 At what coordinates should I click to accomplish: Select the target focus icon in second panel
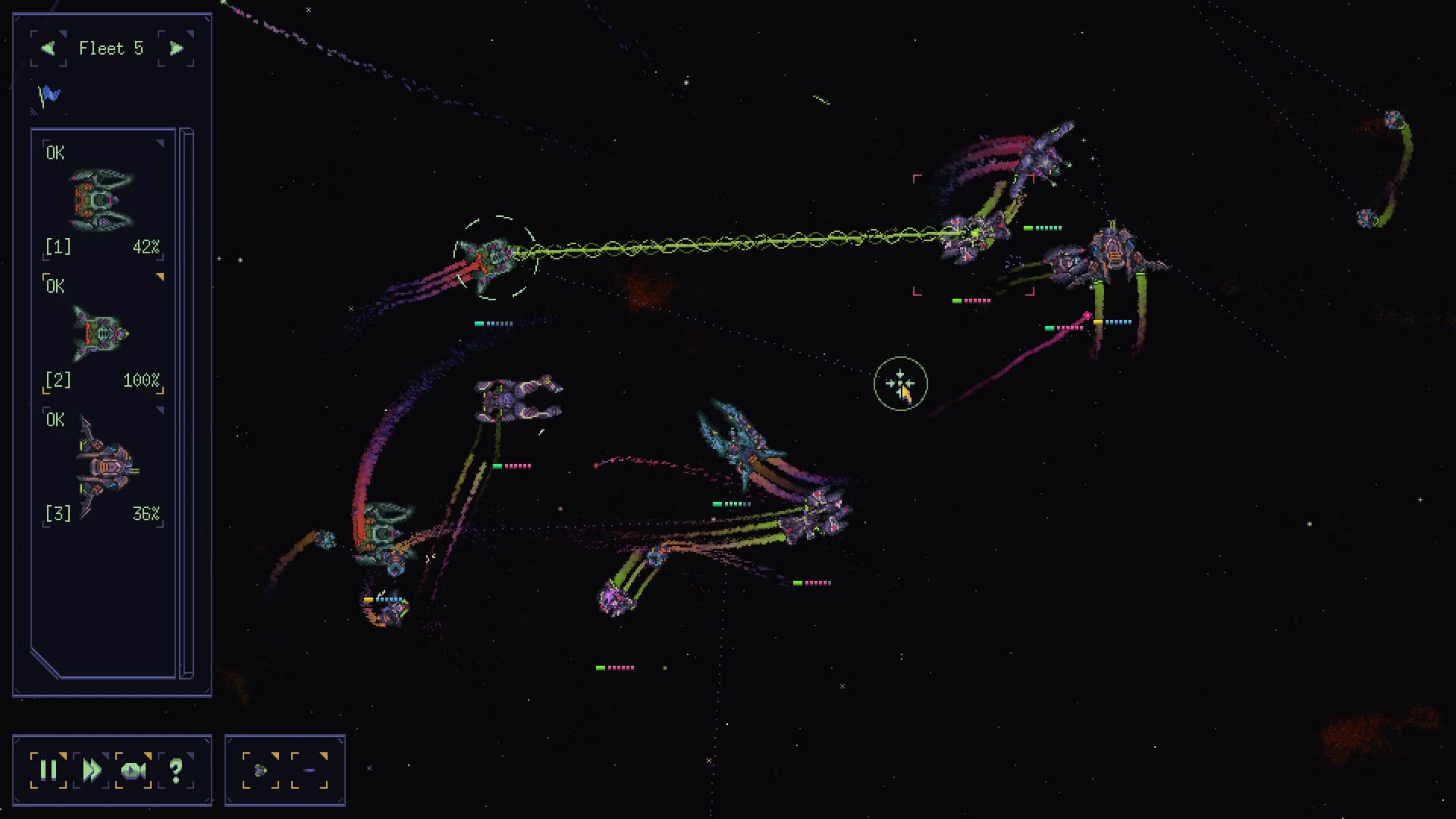(x=262, y=770)
